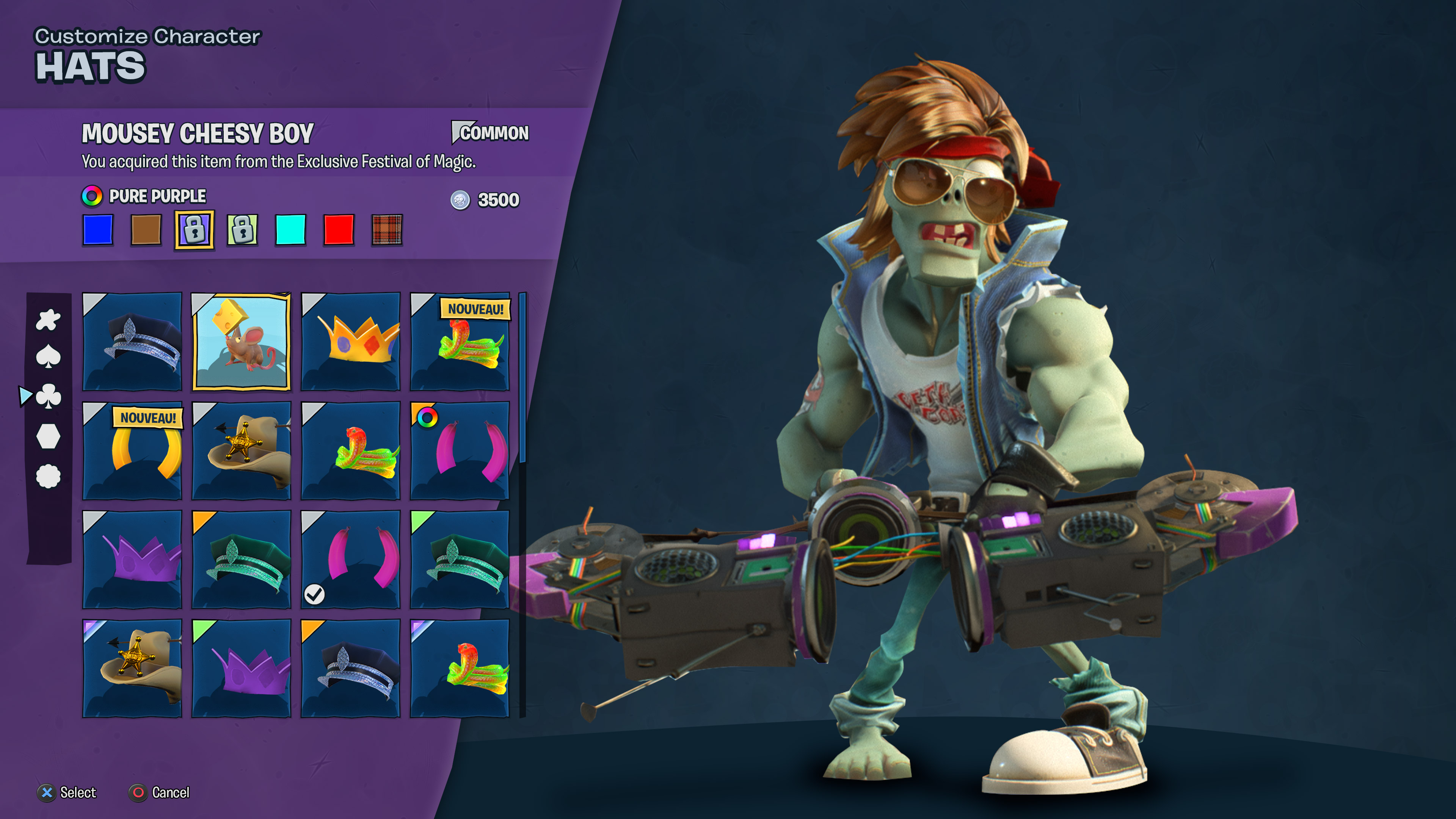Apply the blue color swatch
The width and height of the screenshot is (1456, 819).
98,229
